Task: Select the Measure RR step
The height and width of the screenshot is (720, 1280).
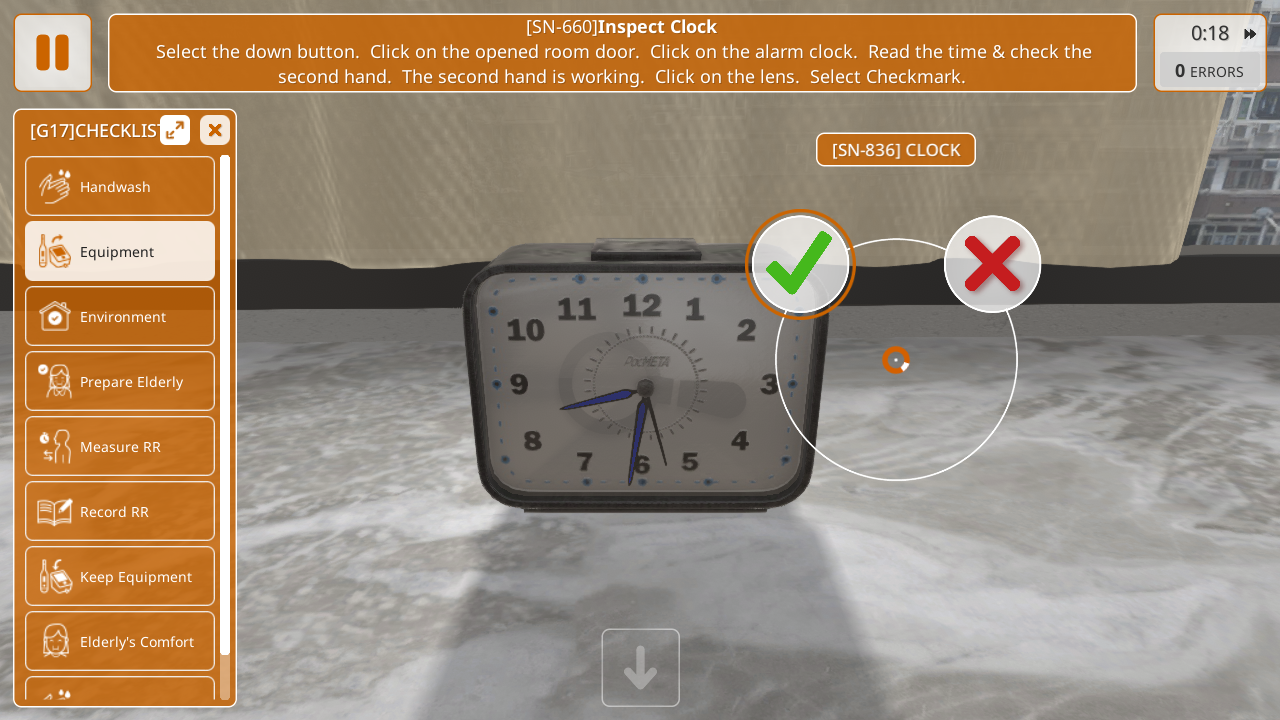Action: pyautogui.click(x=120, y=446)
